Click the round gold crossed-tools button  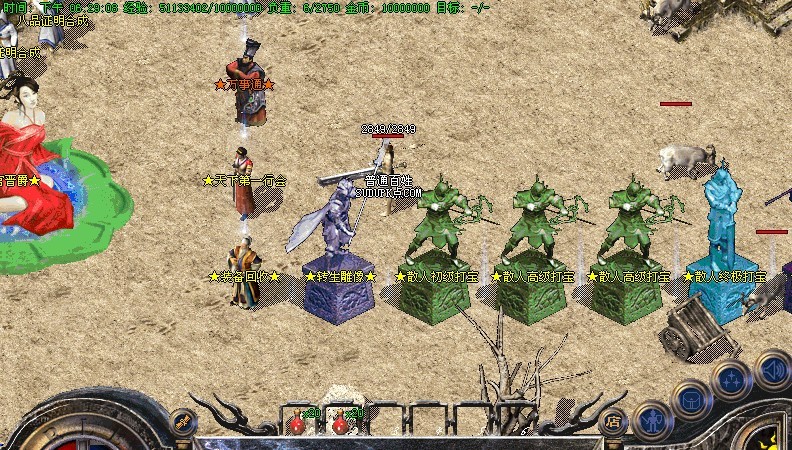[182, 422]
